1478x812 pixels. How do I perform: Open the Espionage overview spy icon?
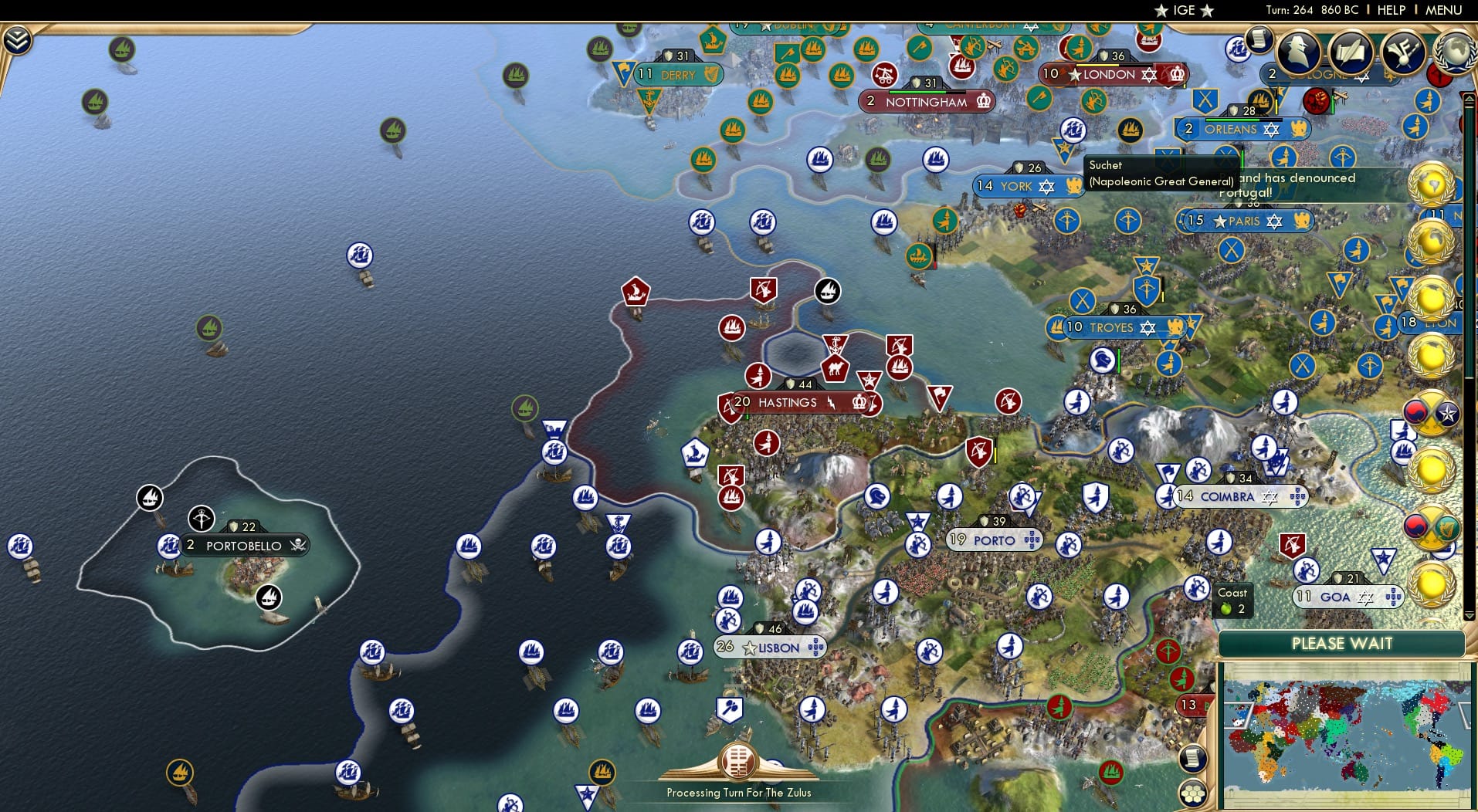pyautogui.click(x=1297, y=52)
